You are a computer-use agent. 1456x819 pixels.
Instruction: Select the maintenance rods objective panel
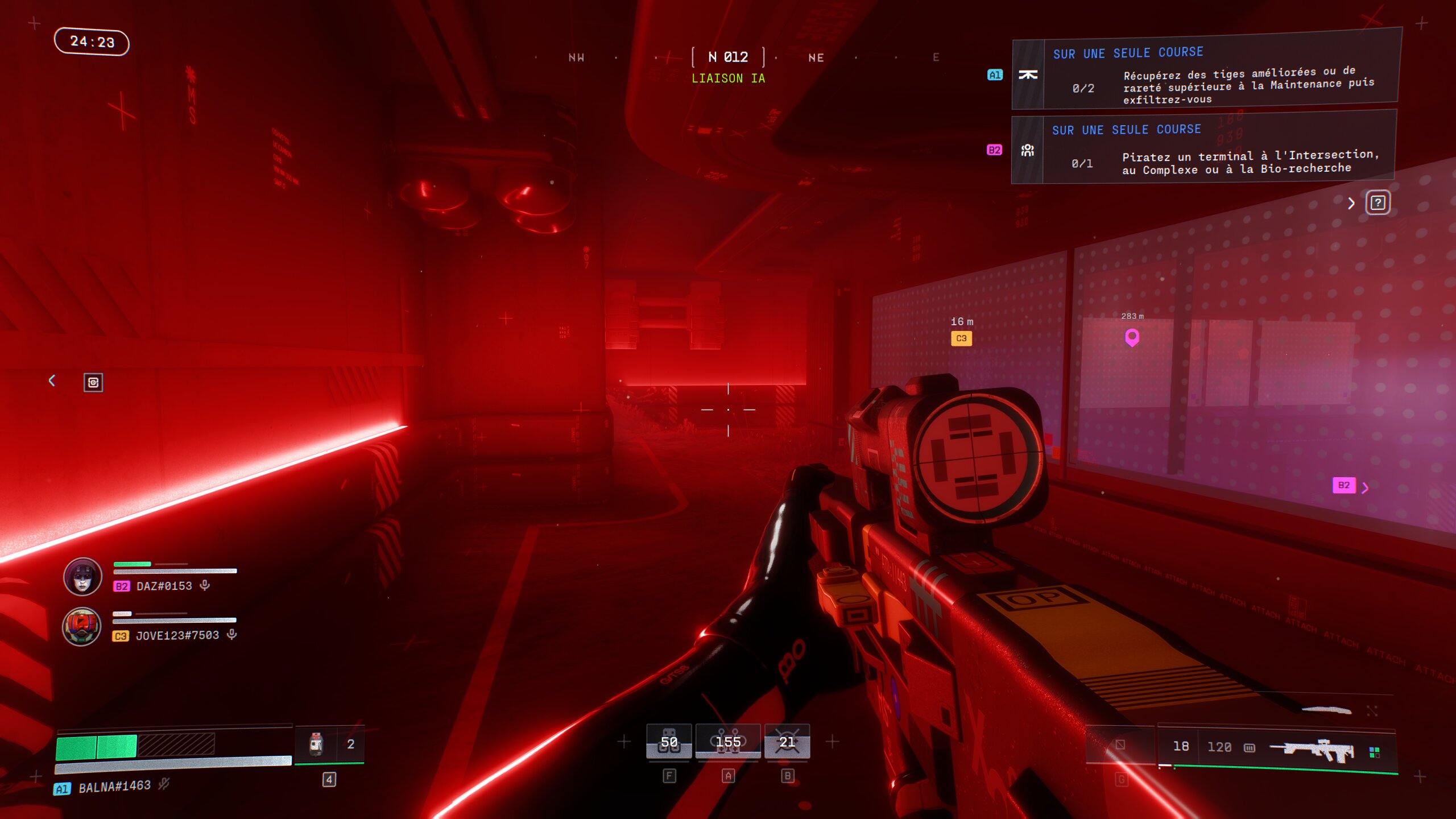point(1206,73)
